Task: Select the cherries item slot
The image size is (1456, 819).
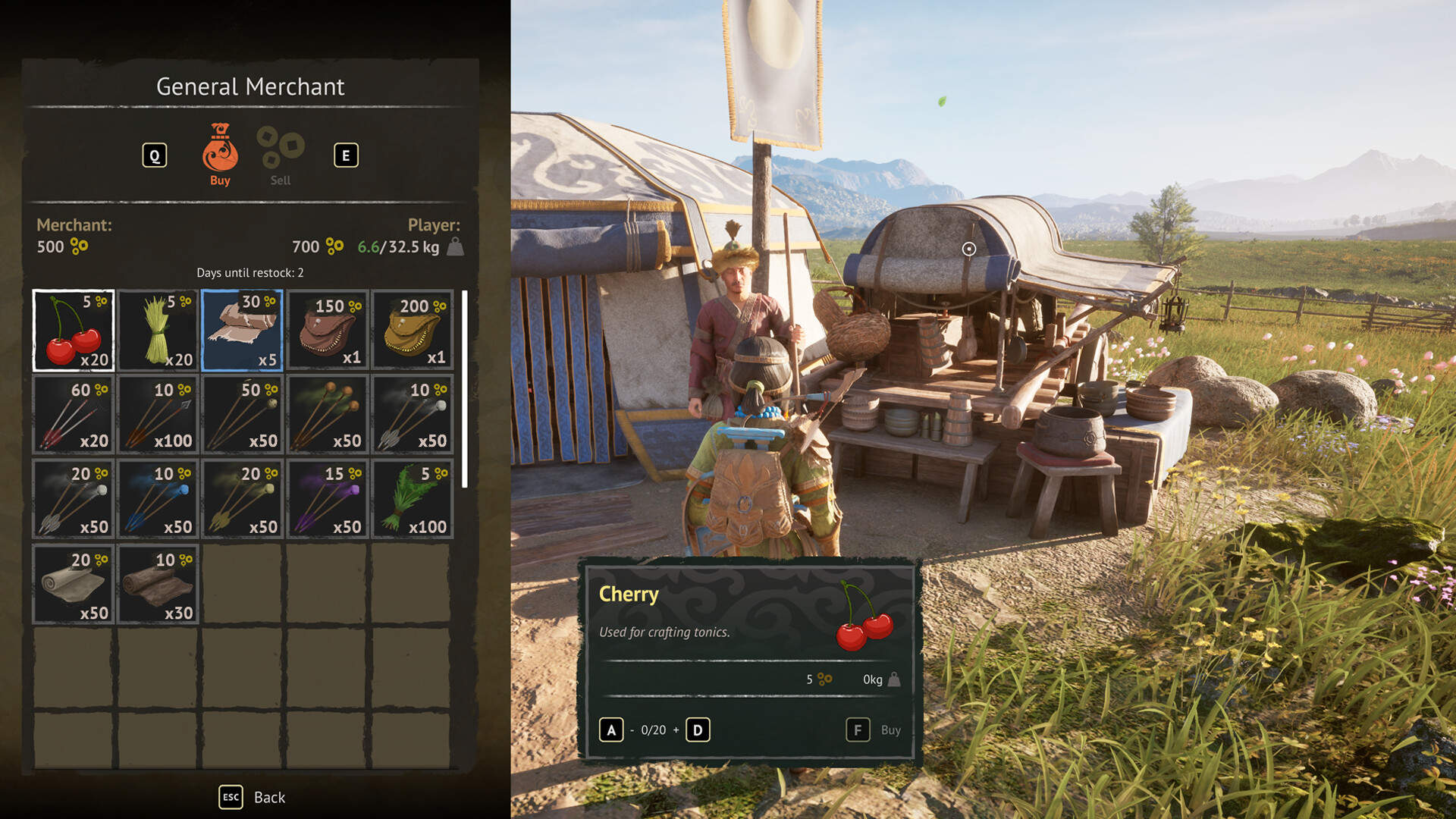Action: 73,330
